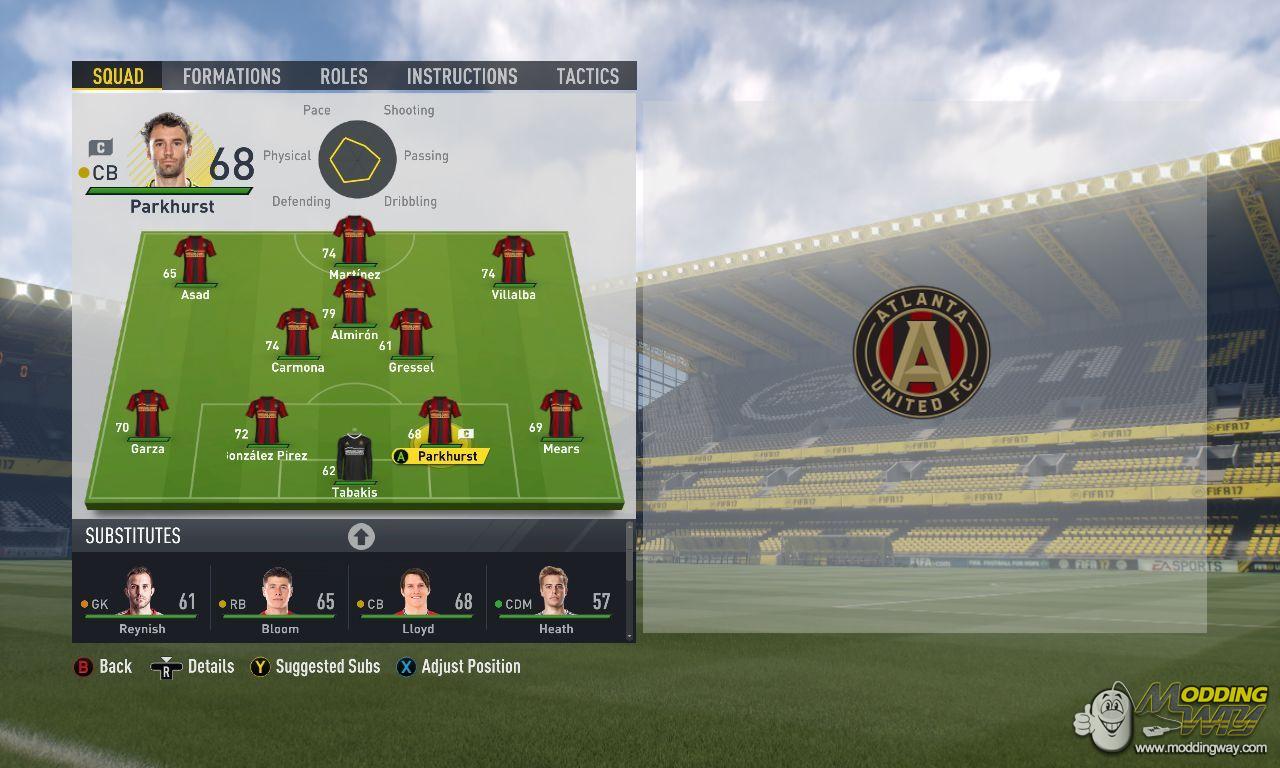
Task: Select striker Martínez on the pitch
Action: pyautogui.click(x=354, y=242)
